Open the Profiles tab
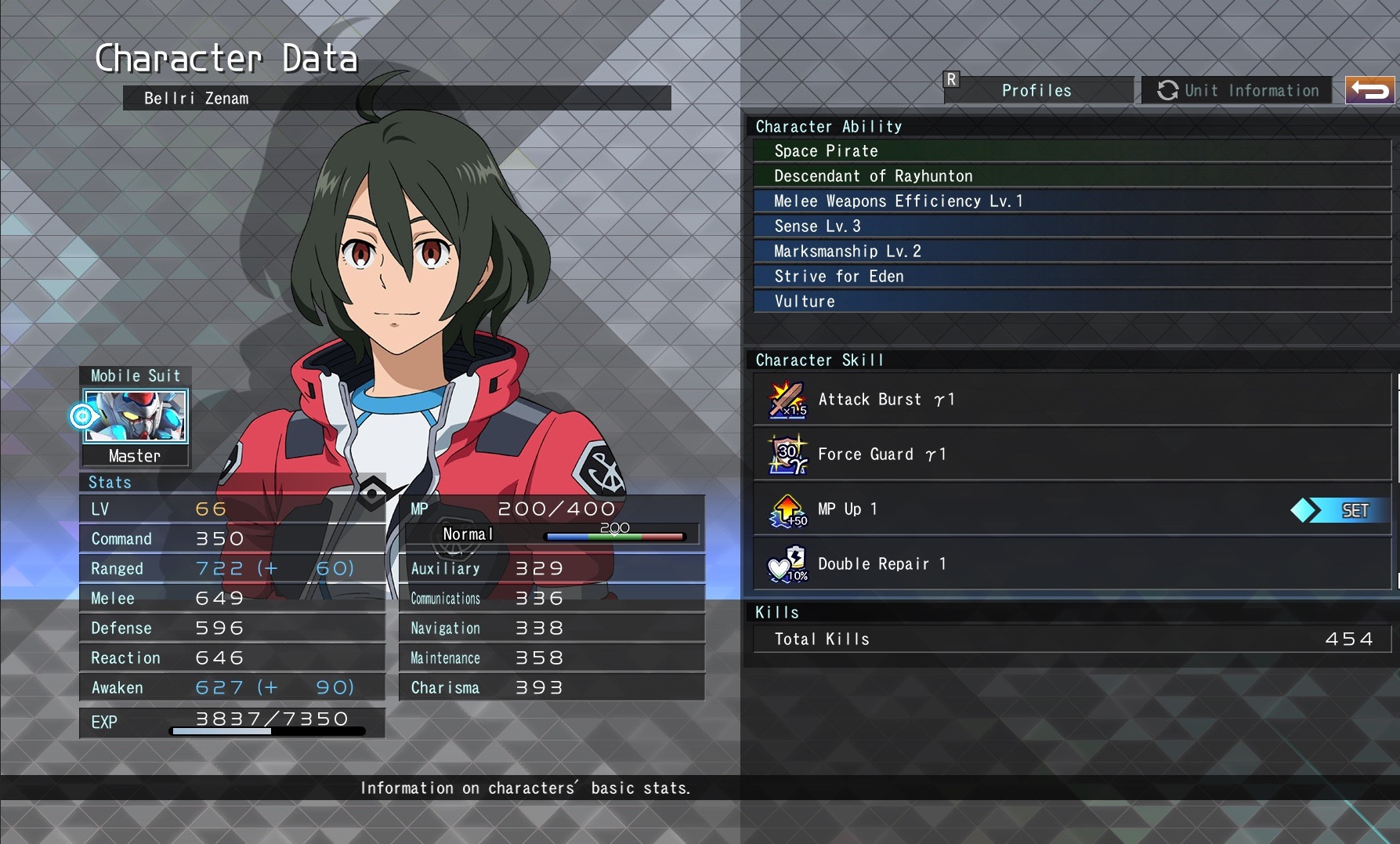1400x844 pixels. click(x=1036, y=91)
